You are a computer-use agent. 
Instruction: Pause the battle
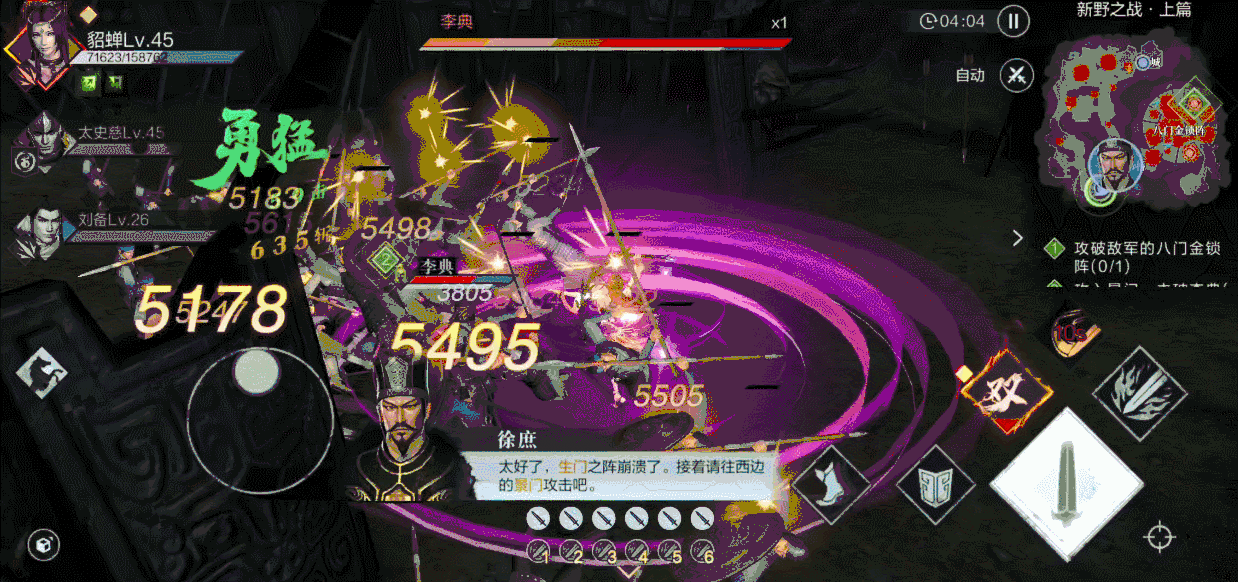point(1014,22)
